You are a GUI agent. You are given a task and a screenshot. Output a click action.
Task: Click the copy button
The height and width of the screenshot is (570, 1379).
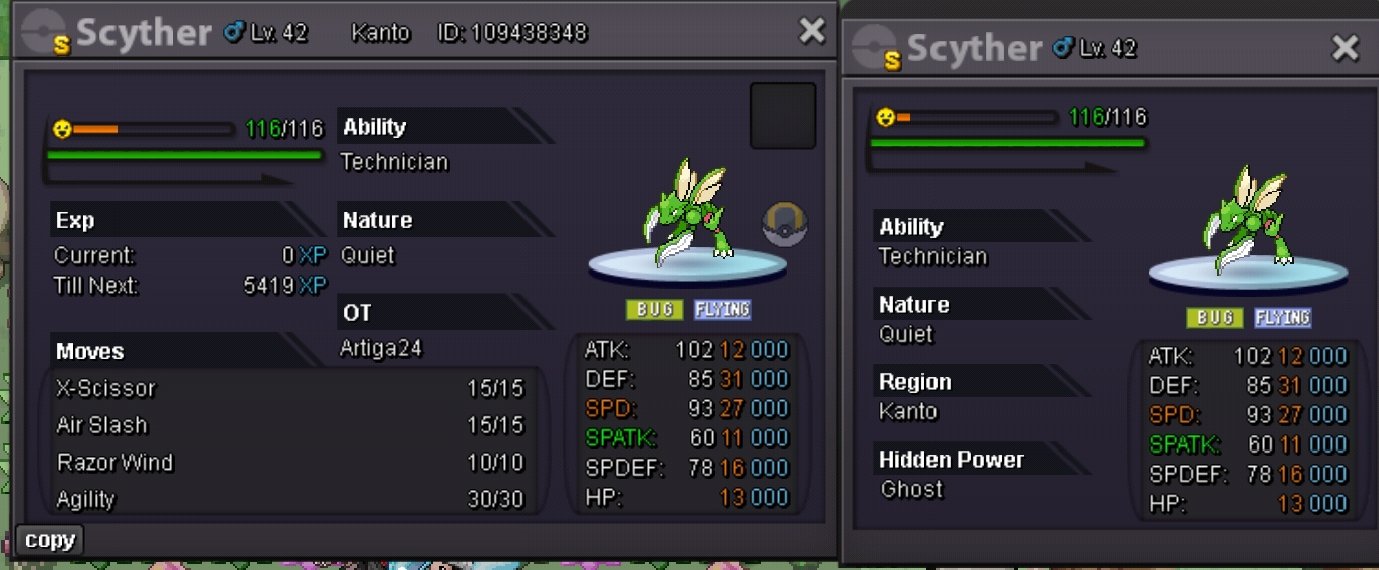[x=50, y=541]
